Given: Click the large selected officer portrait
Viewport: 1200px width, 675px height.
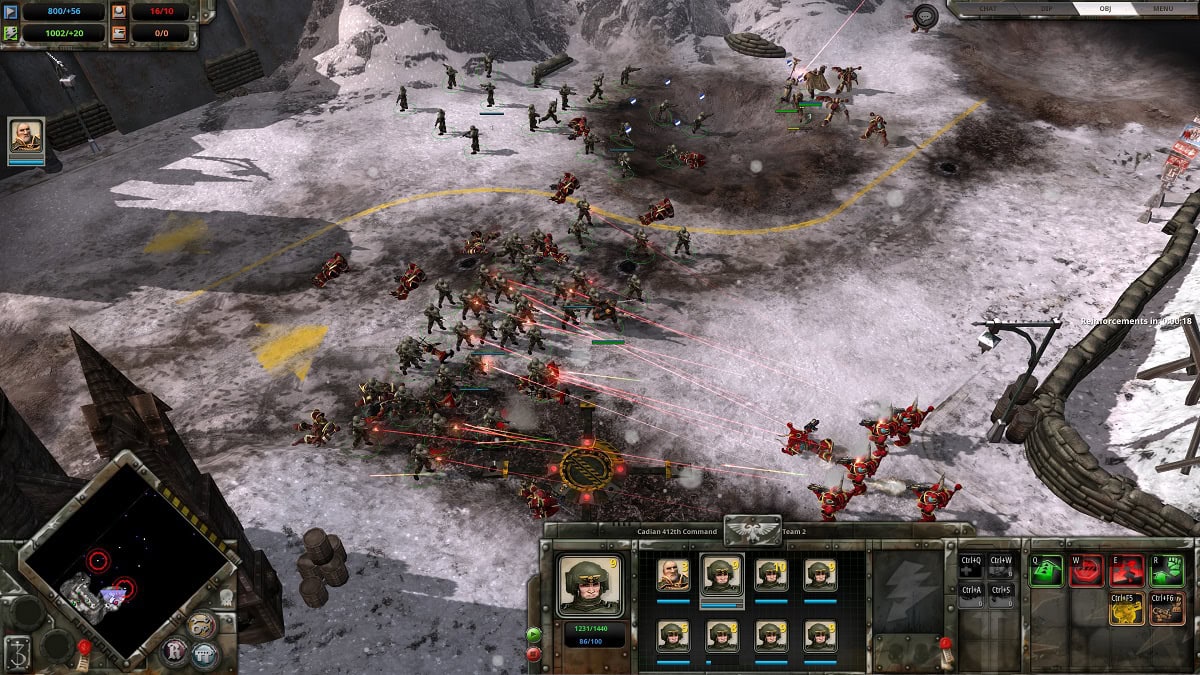Looking at the screenshot, I should point(590,585).
